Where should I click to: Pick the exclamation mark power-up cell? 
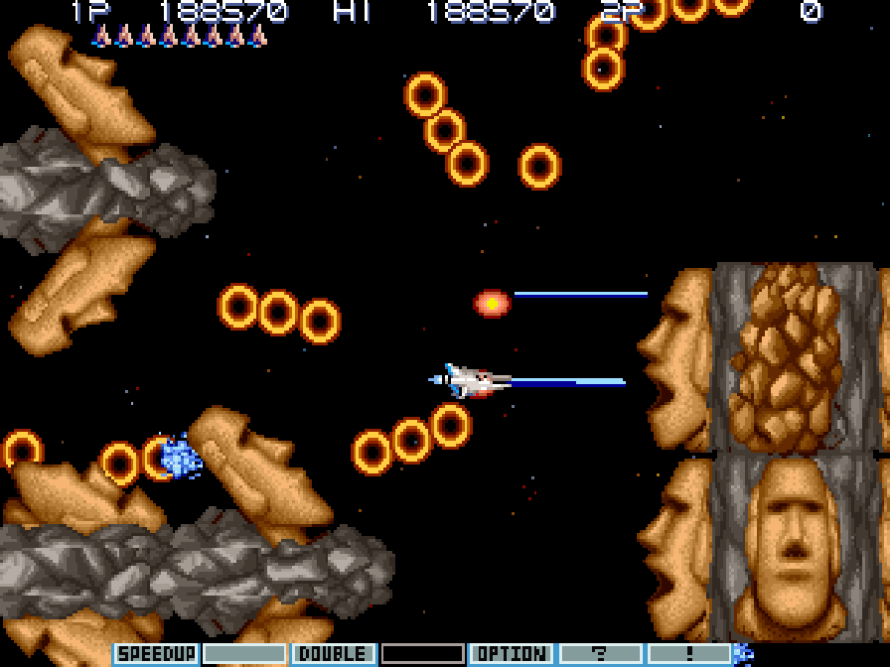click(x=689, y=654)
